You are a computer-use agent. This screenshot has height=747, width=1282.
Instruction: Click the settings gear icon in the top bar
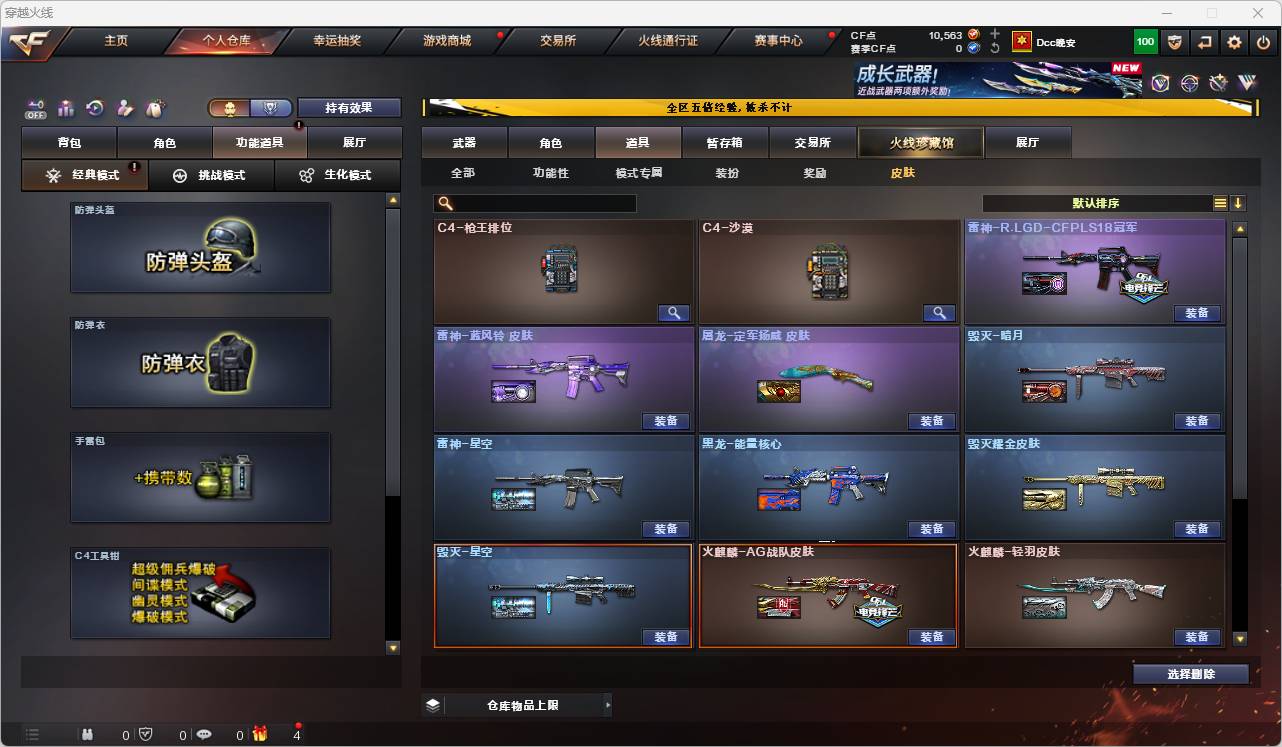coord(1233,41)
